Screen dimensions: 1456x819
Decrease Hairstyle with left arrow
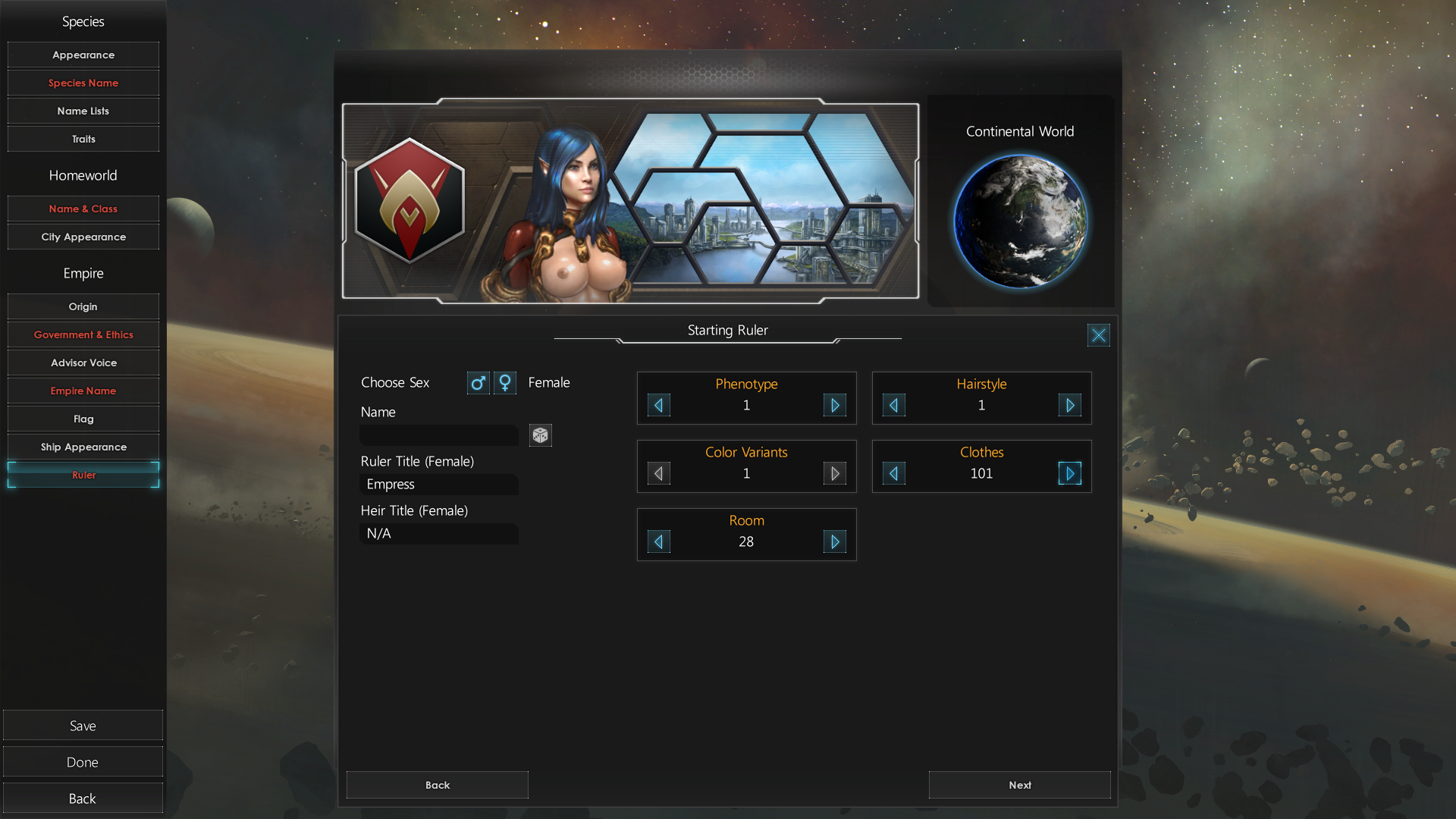click(893, 406)
